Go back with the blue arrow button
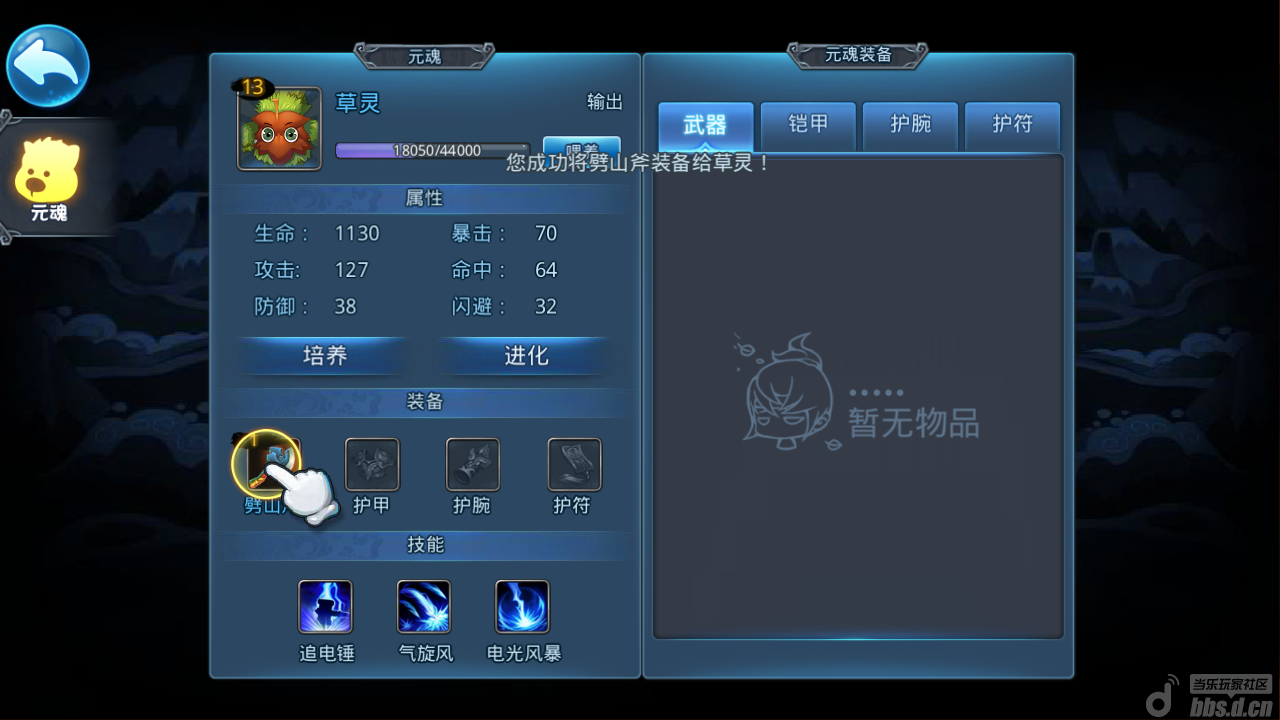This screenshot has width=1280, height=720. pyautogui.click(x=48, y=66)
